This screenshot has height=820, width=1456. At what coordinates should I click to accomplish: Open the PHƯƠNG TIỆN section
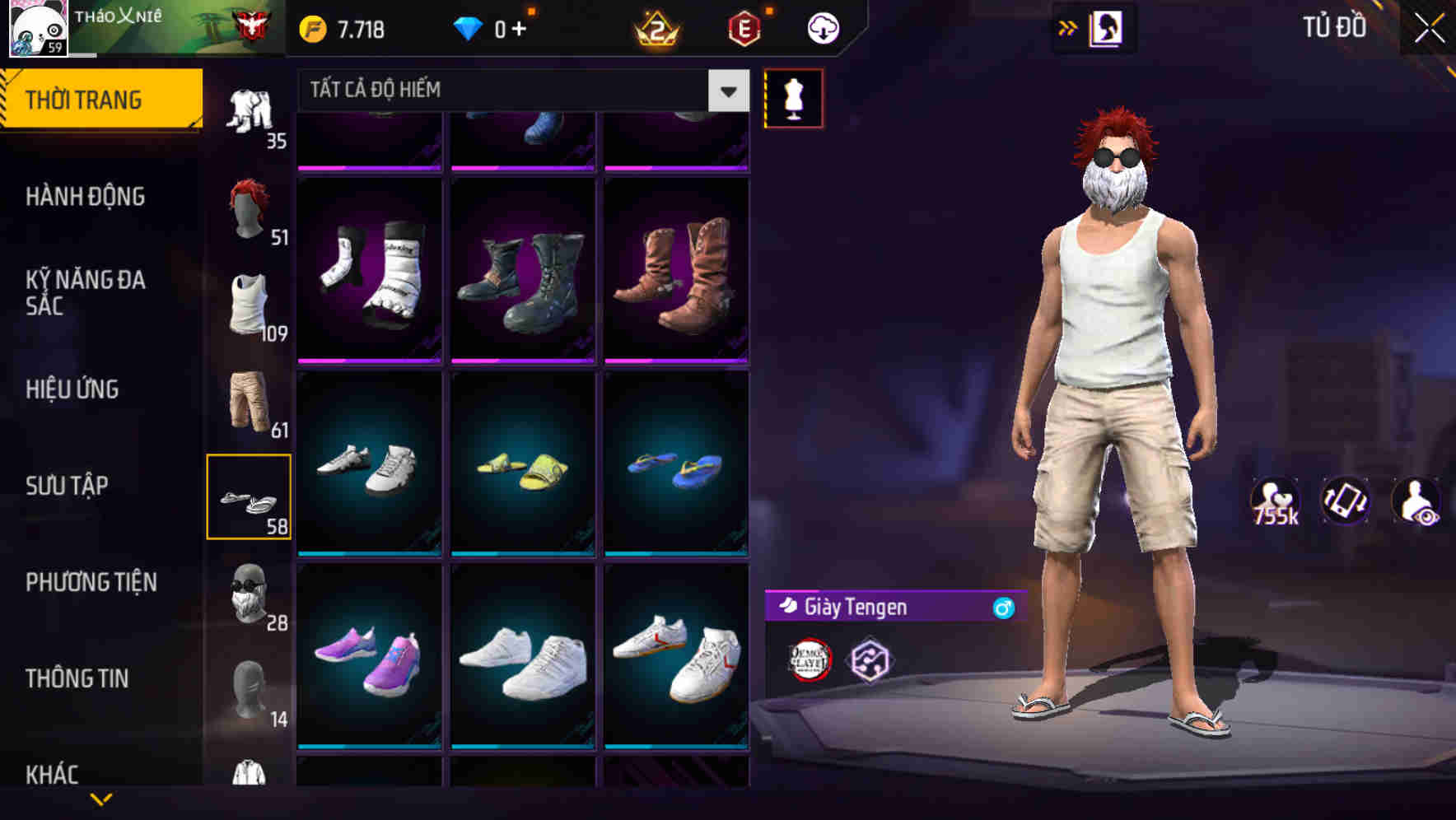click(x=91, y=582)
